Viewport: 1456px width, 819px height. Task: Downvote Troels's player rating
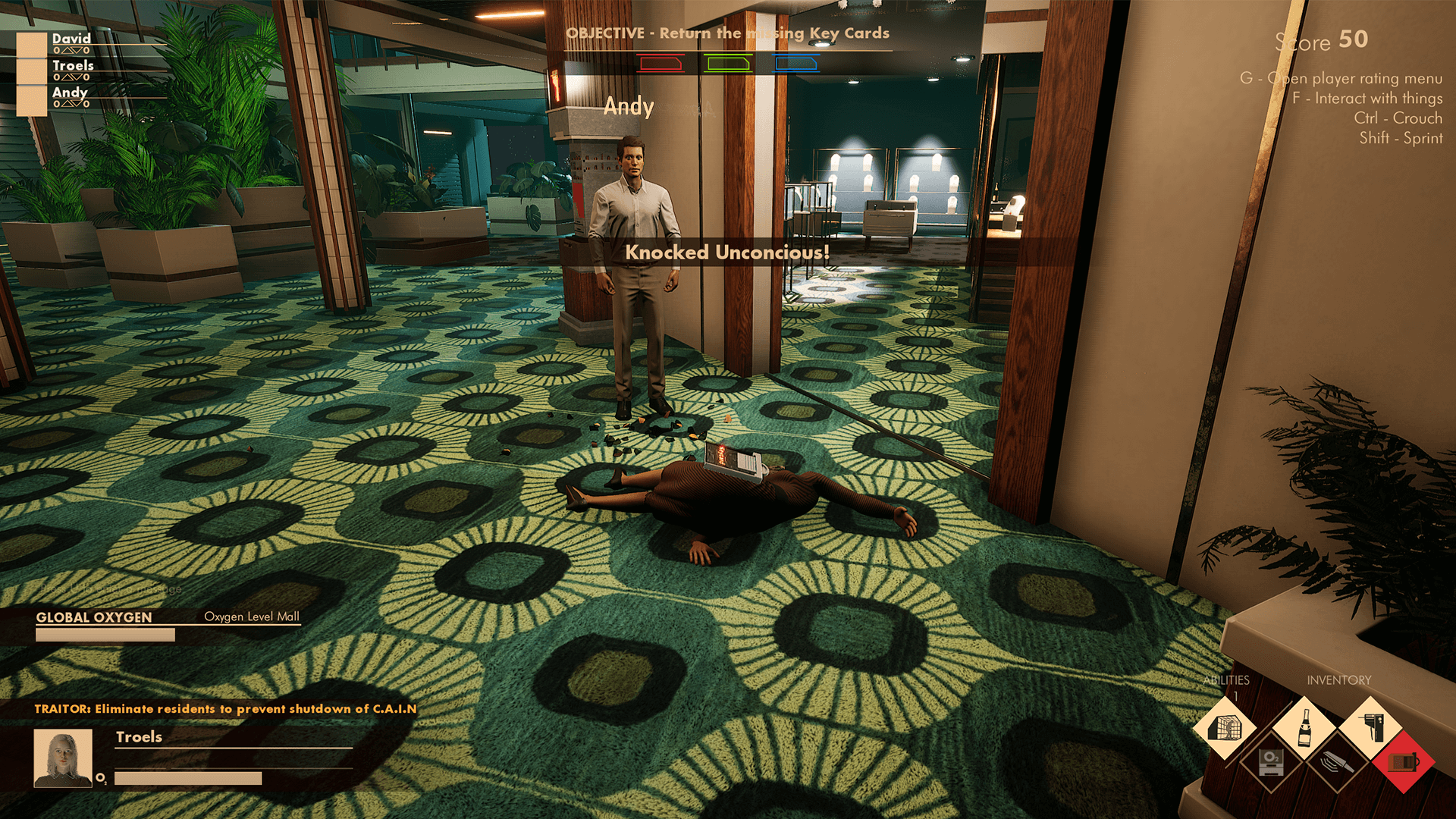pos(77,77)
